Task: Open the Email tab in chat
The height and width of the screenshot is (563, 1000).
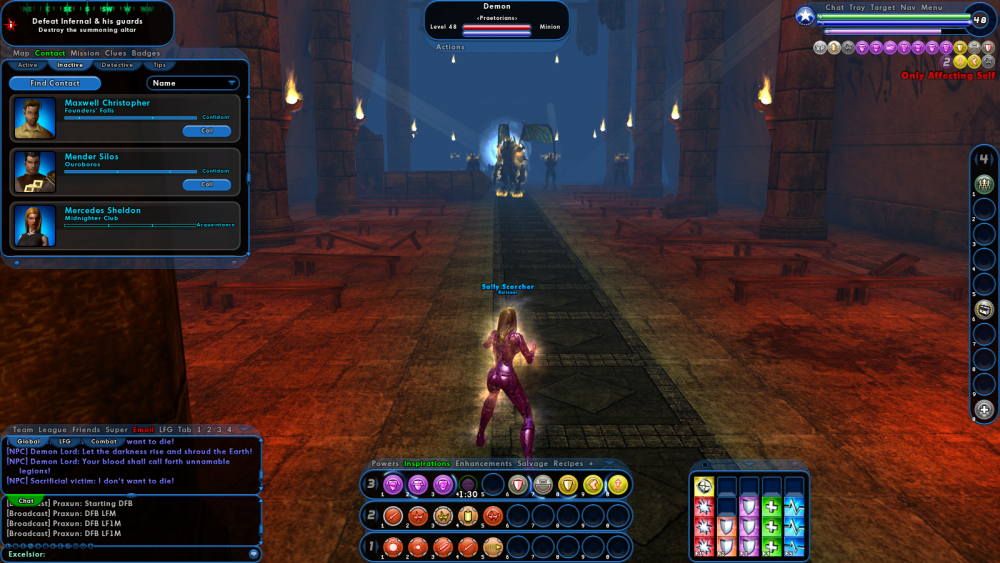Action: [x=144, y=430]
